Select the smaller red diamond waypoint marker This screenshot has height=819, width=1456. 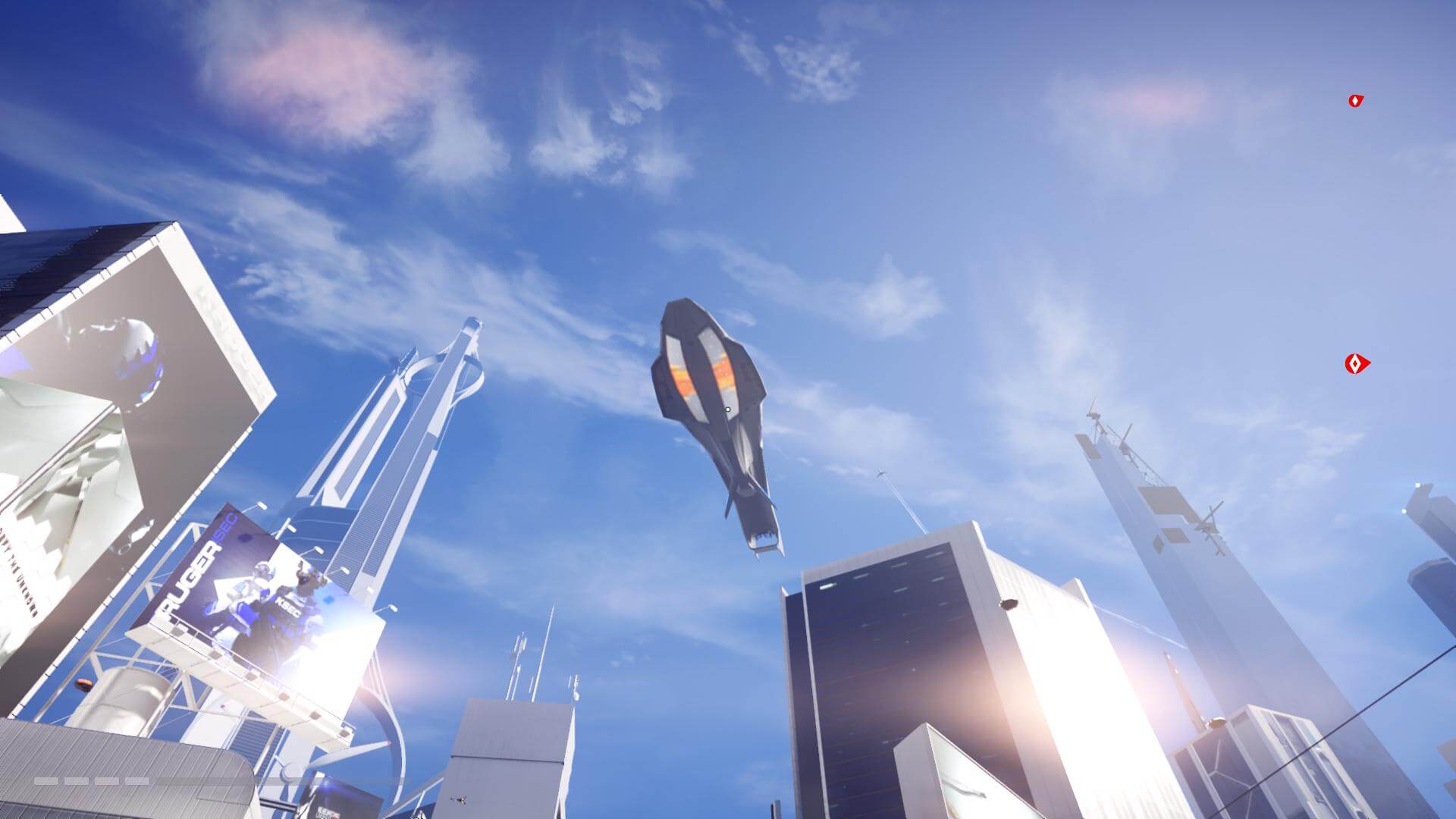pyautogui.click(x=1356, y=101)
